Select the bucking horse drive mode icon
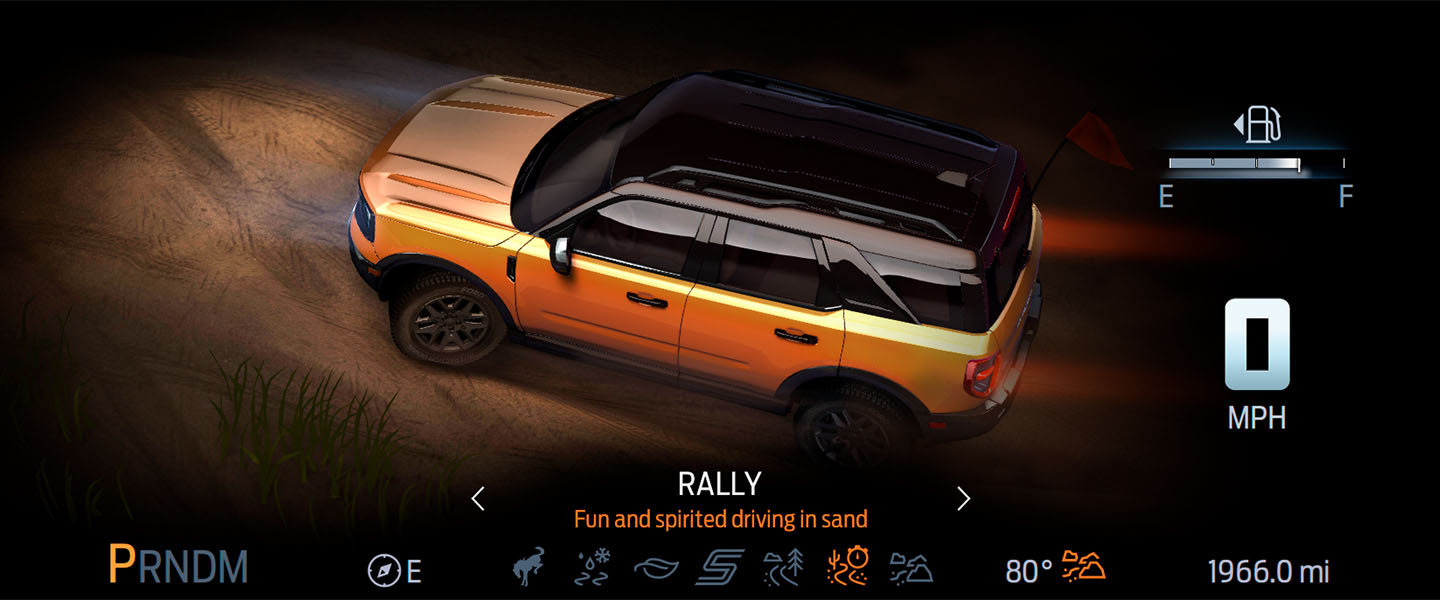Viewport: 1440px width, 600px height. [x=531, y=568]
